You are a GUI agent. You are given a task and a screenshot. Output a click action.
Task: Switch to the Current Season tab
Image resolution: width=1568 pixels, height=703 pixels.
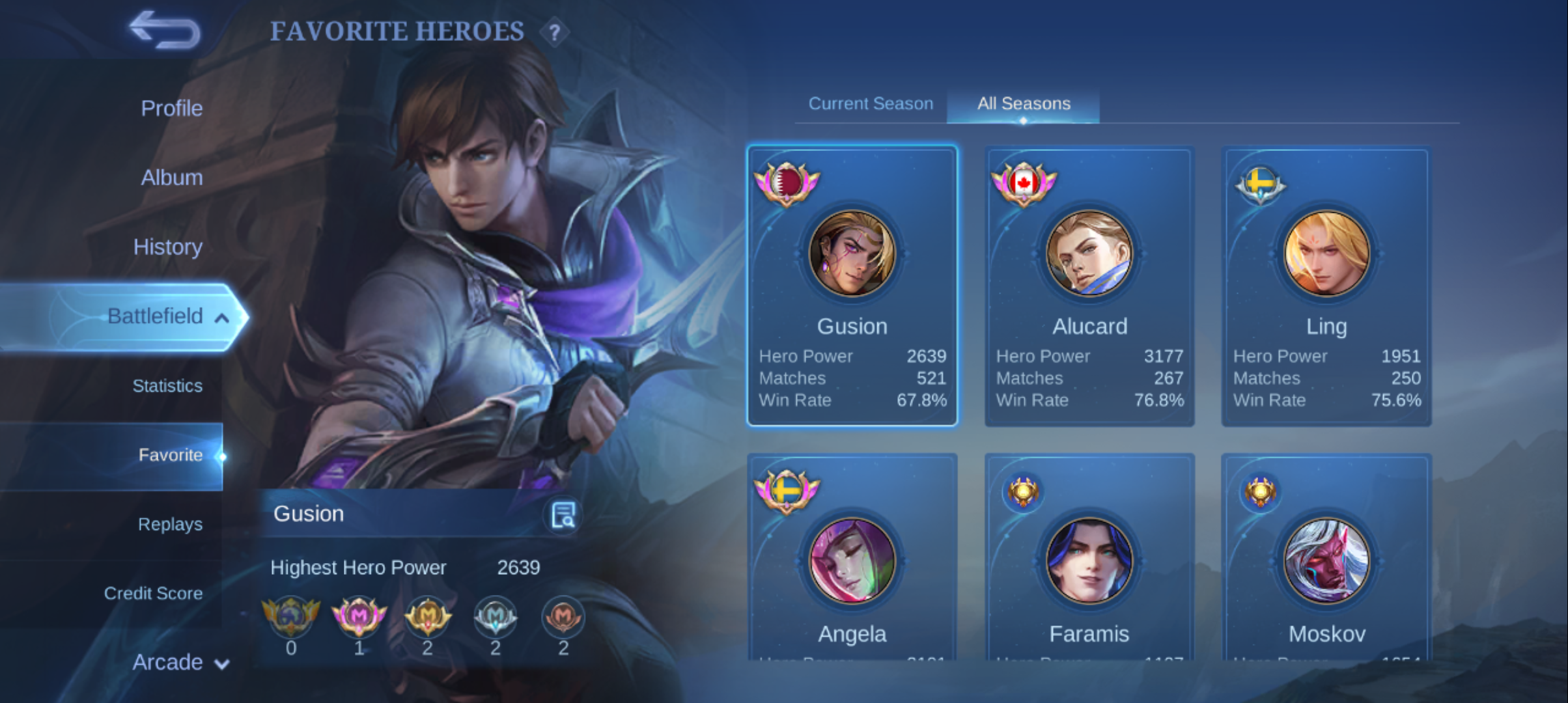tap(871, 103)
